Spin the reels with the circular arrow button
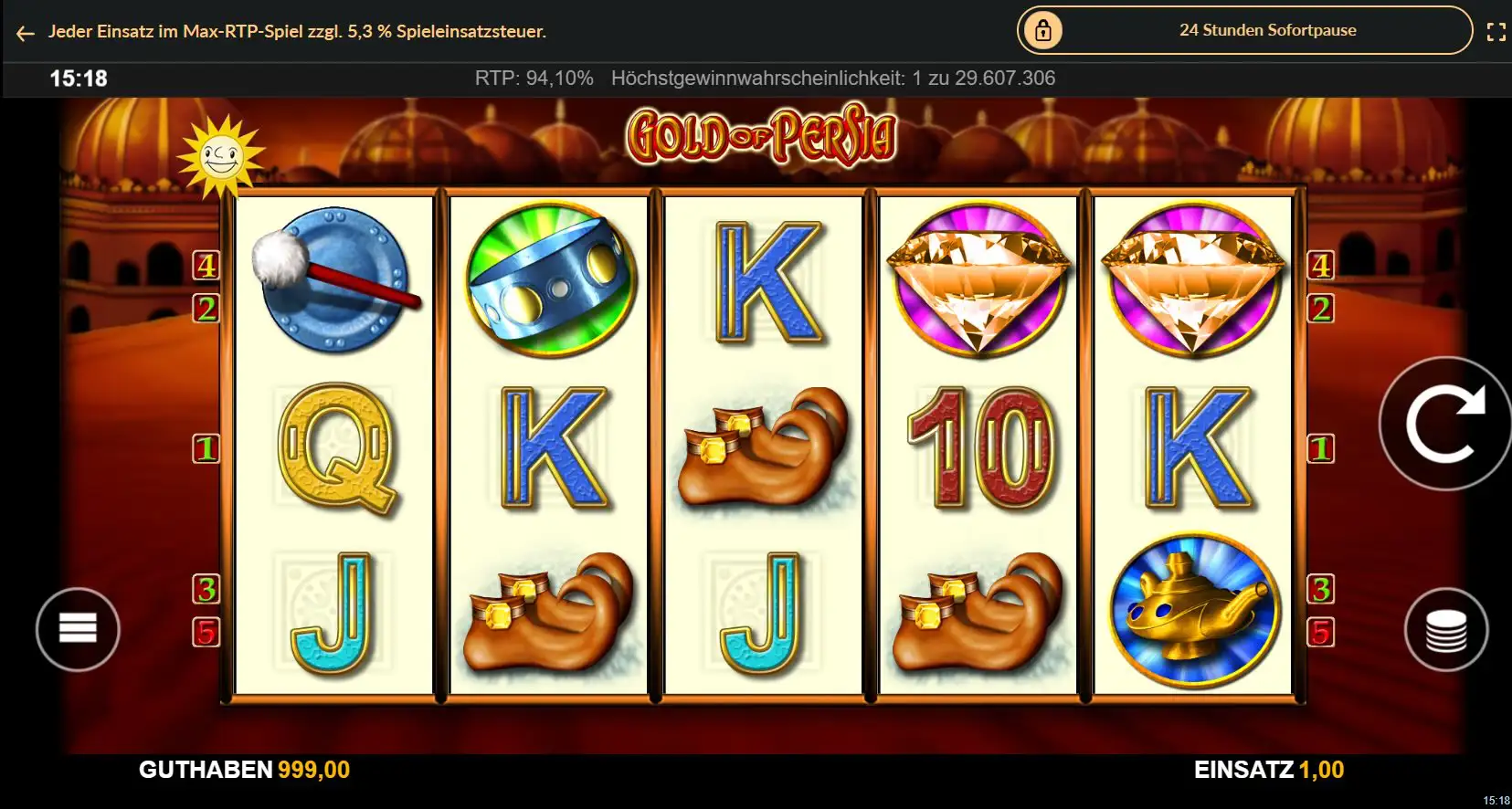 pyautogui.click(x=1444, y=424)
